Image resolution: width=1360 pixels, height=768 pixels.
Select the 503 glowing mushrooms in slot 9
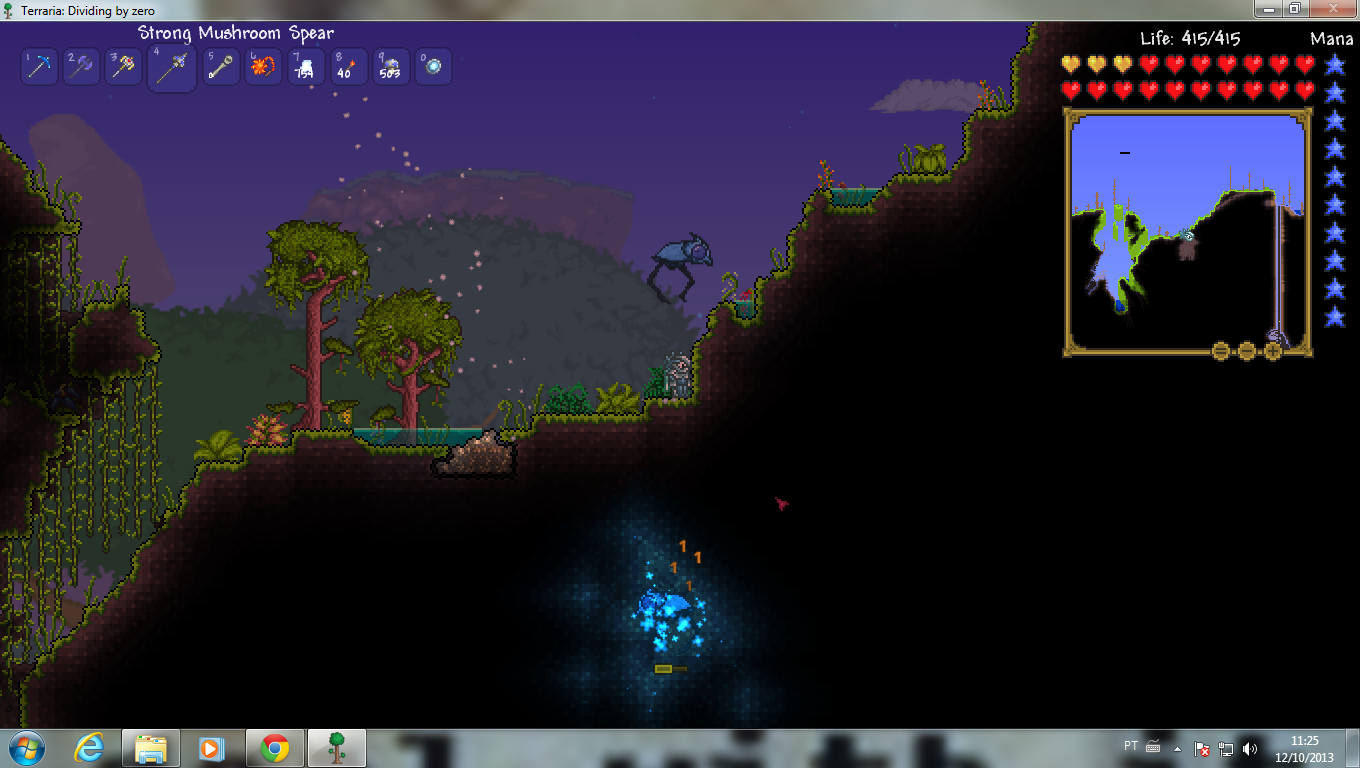(x=390, y=66)
